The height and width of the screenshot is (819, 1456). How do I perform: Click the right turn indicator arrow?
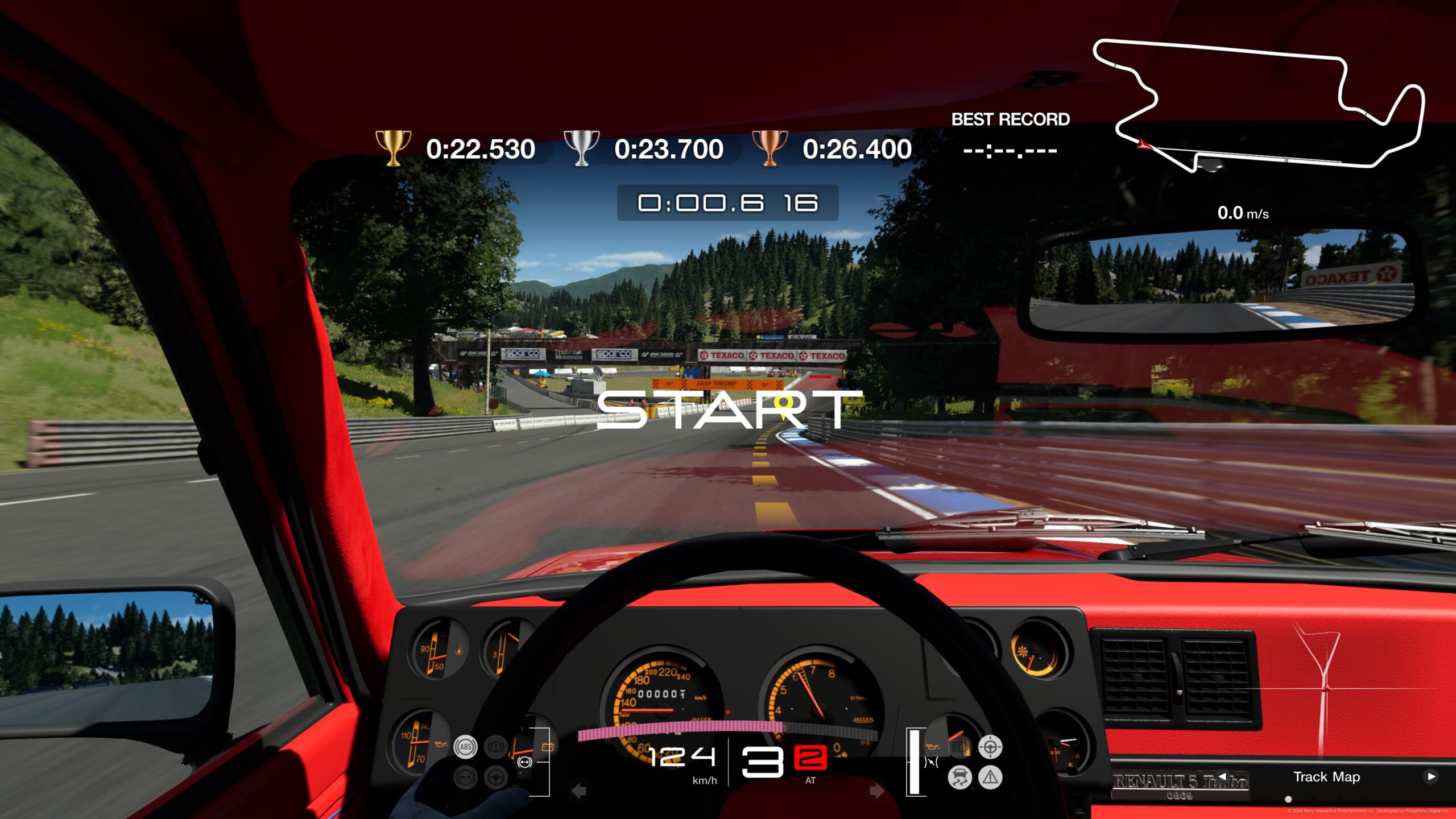tap(876, 791)
